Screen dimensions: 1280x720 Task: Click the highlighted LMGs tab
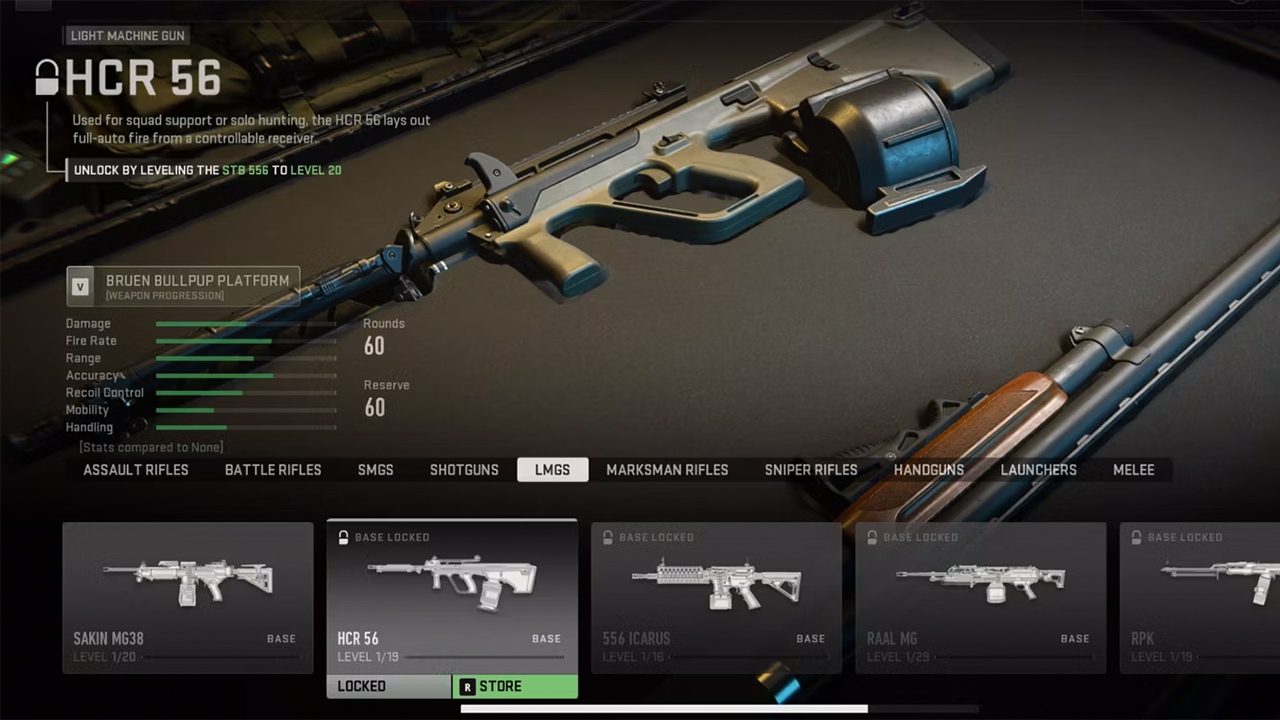click(552, 470)
